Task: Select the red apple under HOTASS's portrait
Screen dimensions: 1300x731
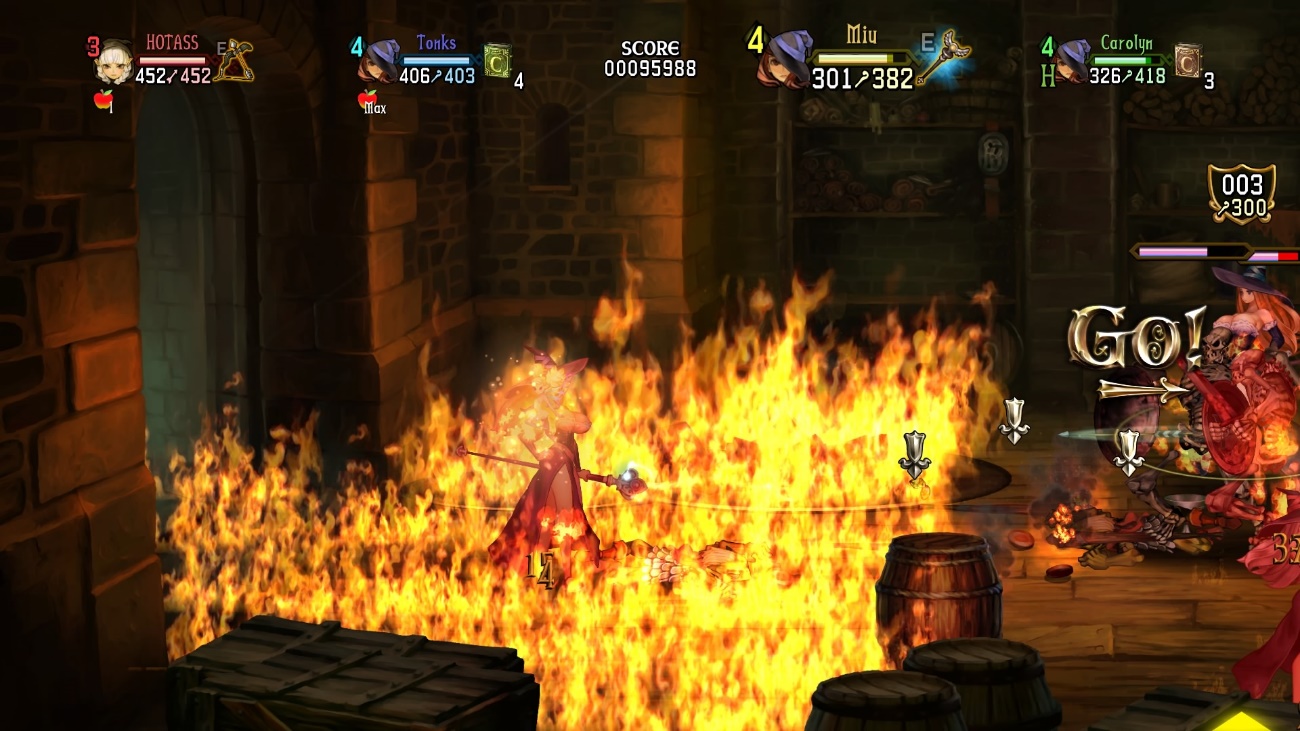Action: [103, 99]
